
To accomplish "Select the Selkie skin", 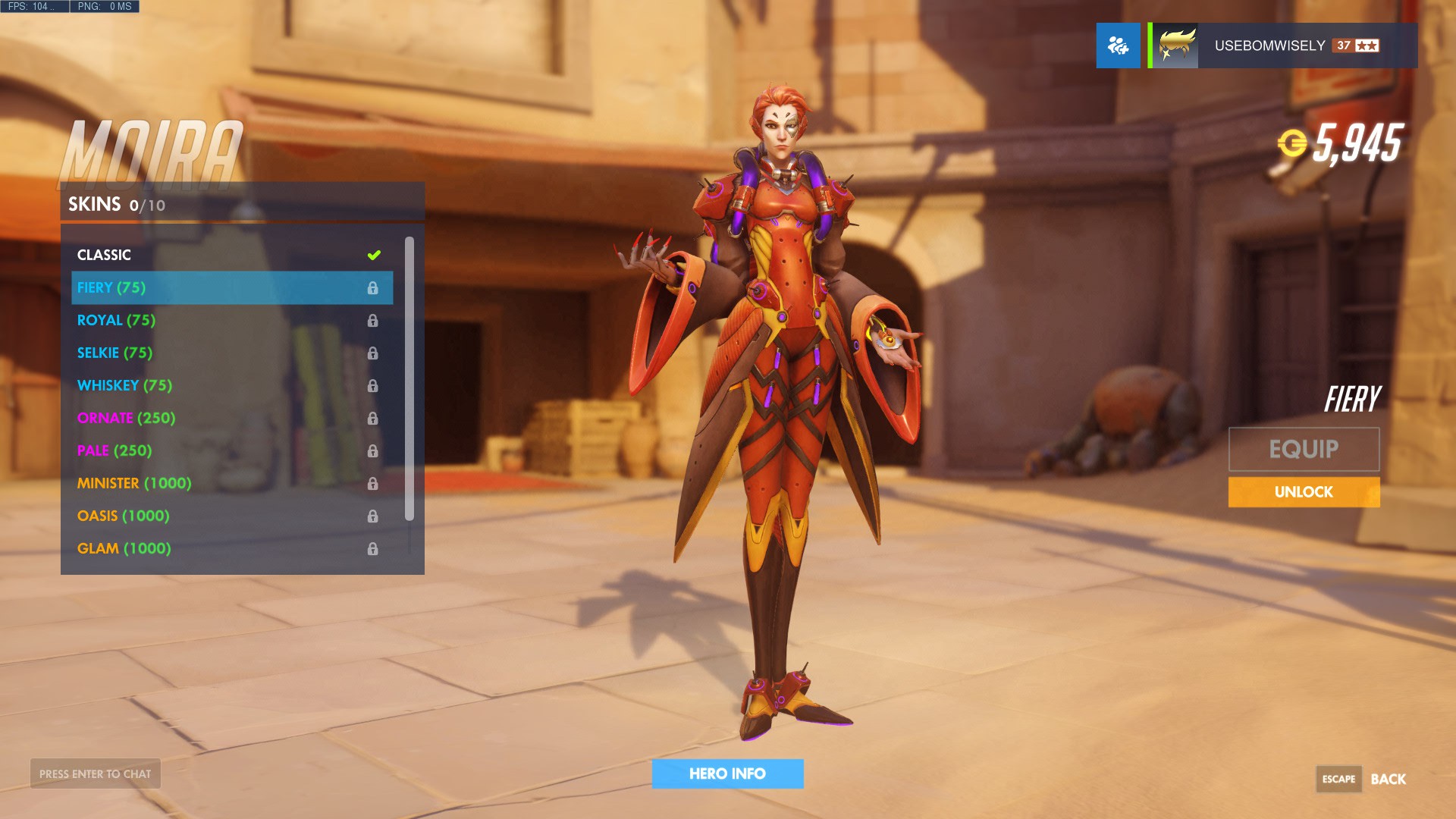I will pos(227,353).
